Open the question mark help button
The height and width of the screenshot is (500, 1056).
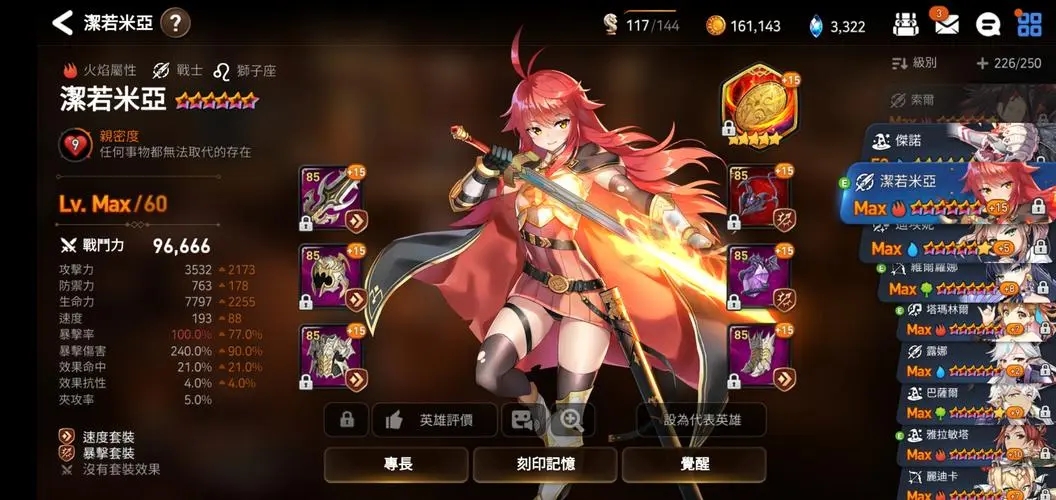click(x=175, y=22)
